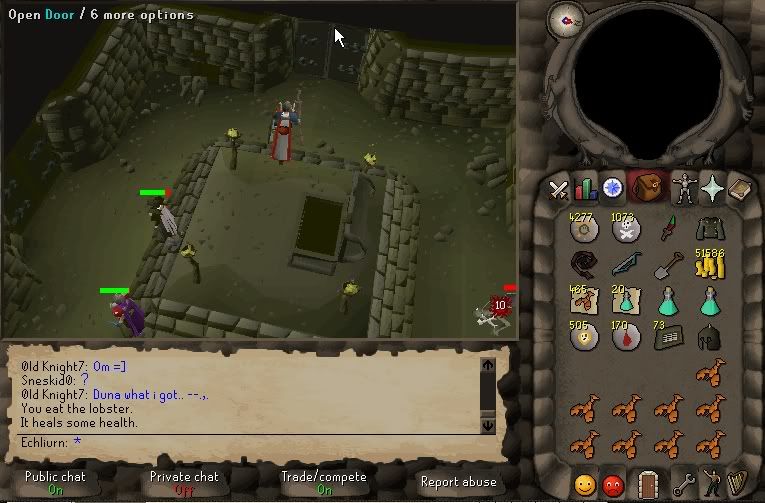Select the death rune stack in inventory
This screenshot has width=765, height=503.
coord(626,230)
